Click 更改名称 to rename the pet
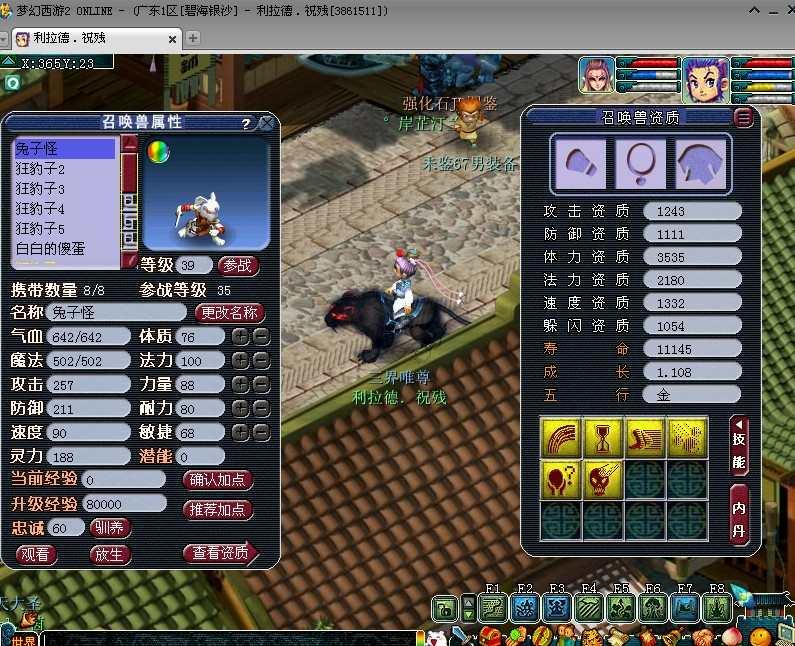 pyautogui.click(x=229, y=312)
